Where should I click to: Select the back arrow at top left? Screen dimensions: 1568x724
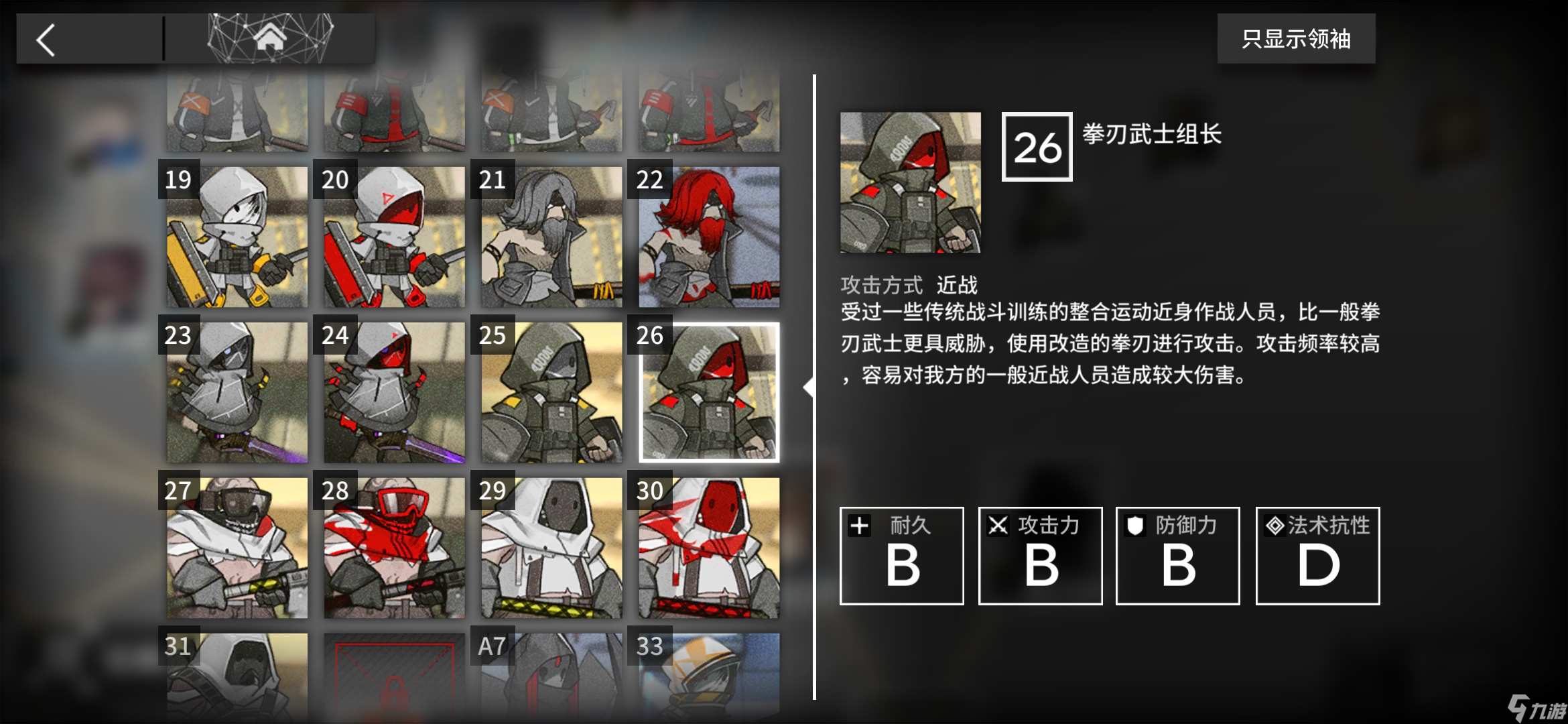click(46, 38)
